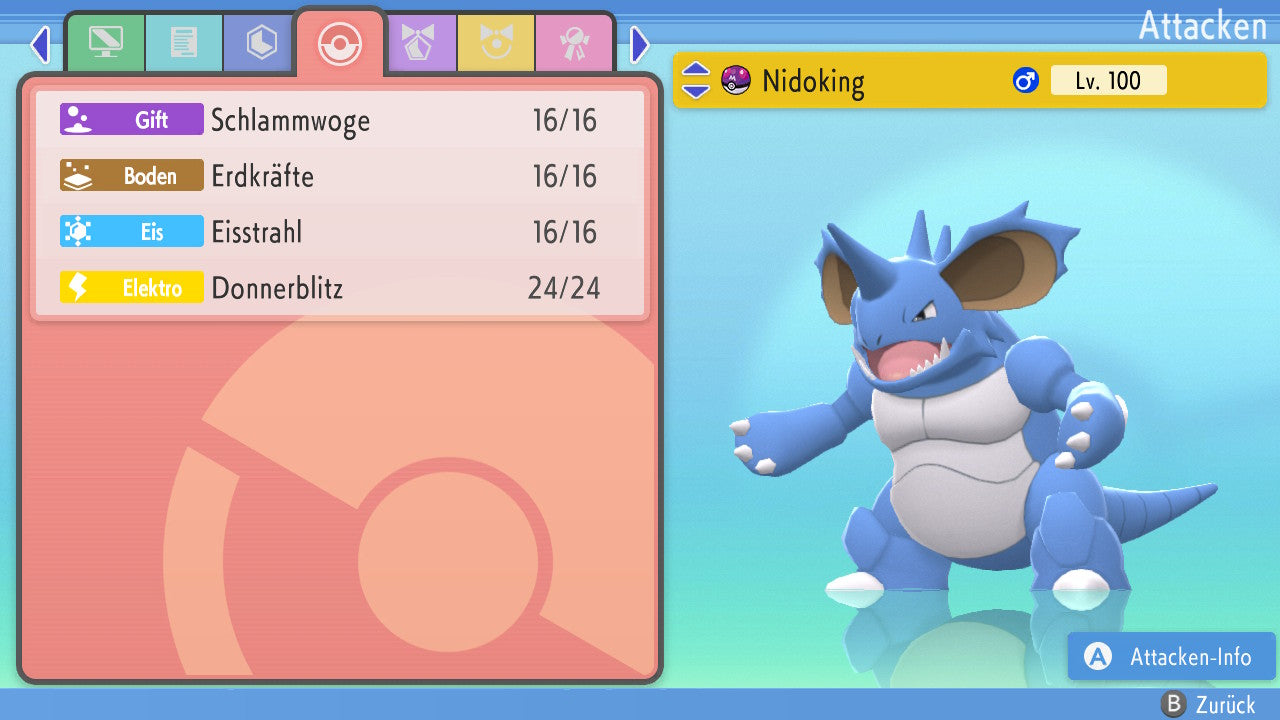Switch Pokémon using arrows beside Nidoking
The width and height of the screenshot is (1280, 720).
click(696, 80)
